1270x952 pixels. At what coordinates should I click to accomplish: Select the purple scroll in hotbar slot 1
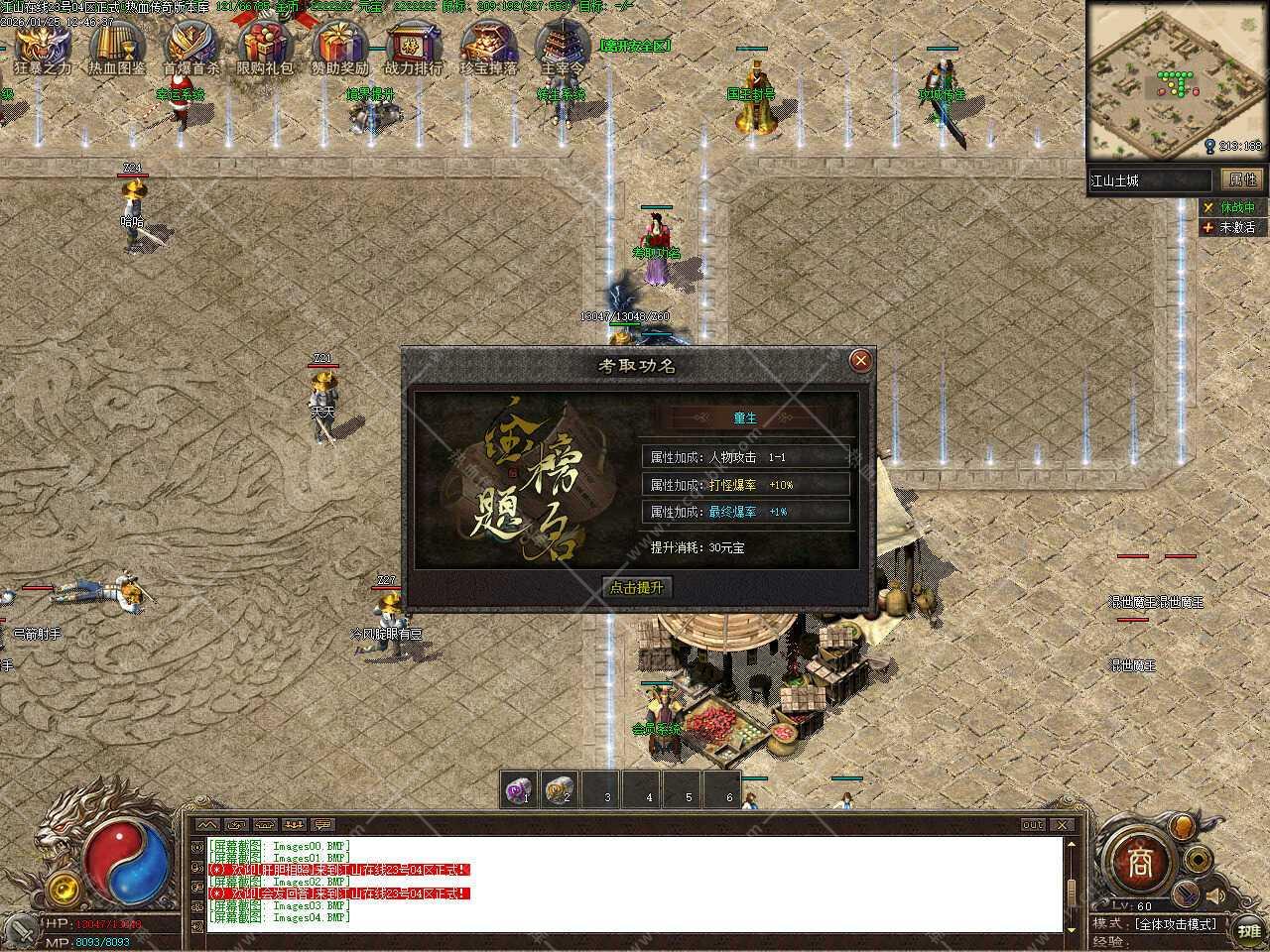pos(520,789)
